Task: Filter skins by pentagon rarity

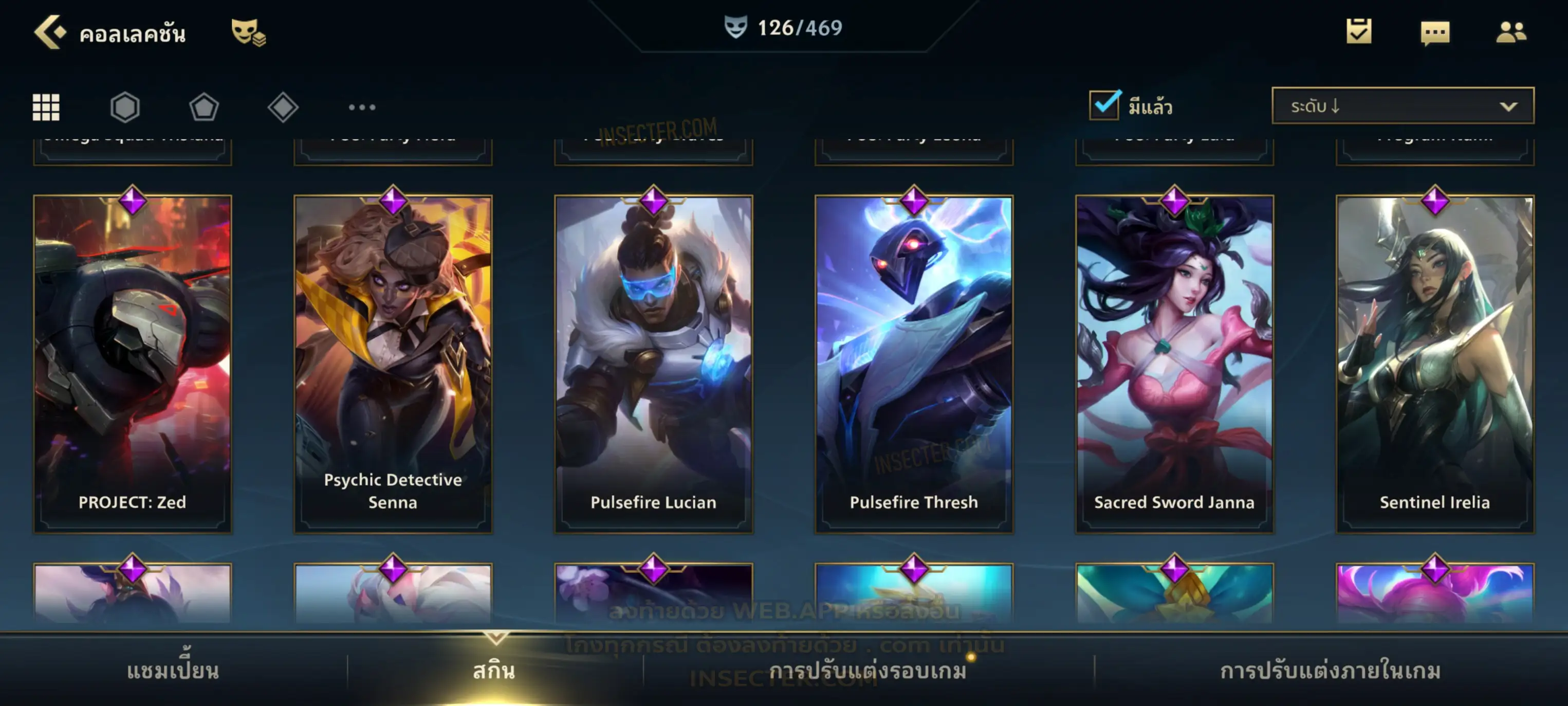Action: click(204, 107)
